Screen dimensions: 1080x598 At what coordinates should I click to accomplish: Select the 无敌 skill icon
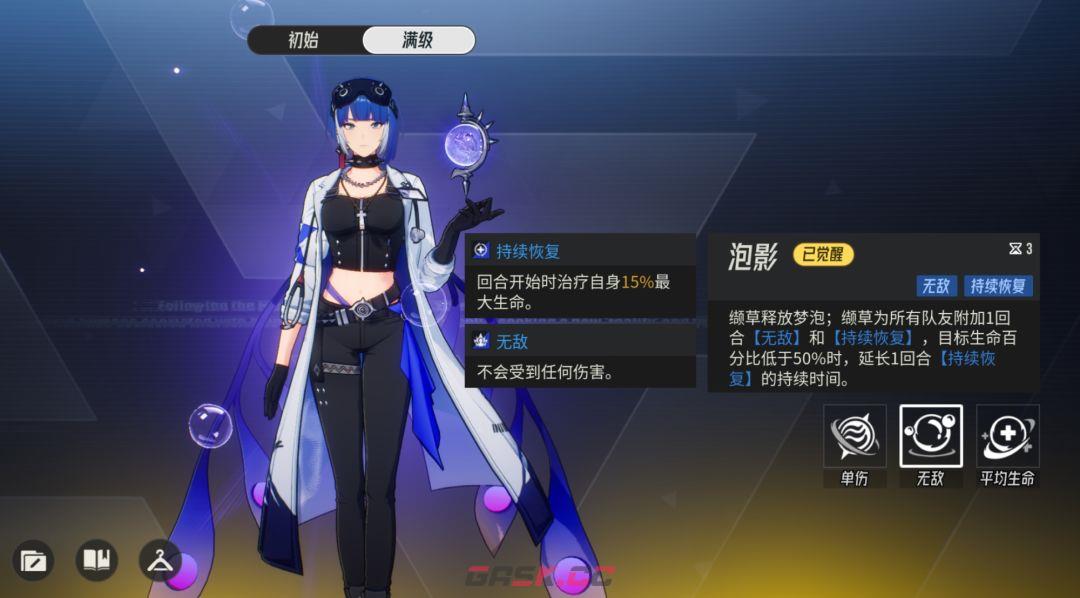pos(930,436)
